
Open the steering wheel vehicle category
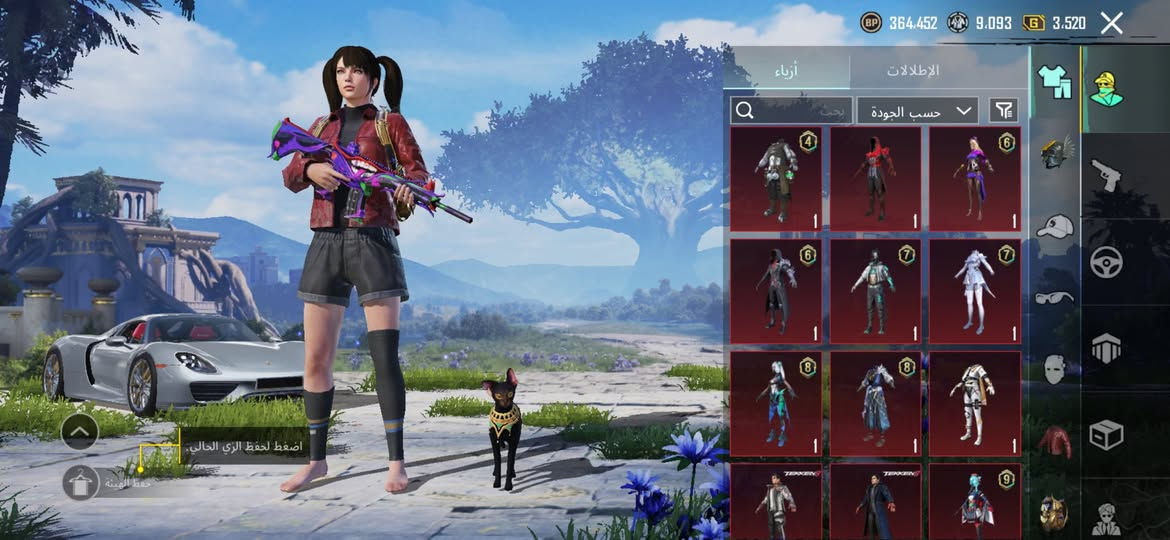[1106, 262]
